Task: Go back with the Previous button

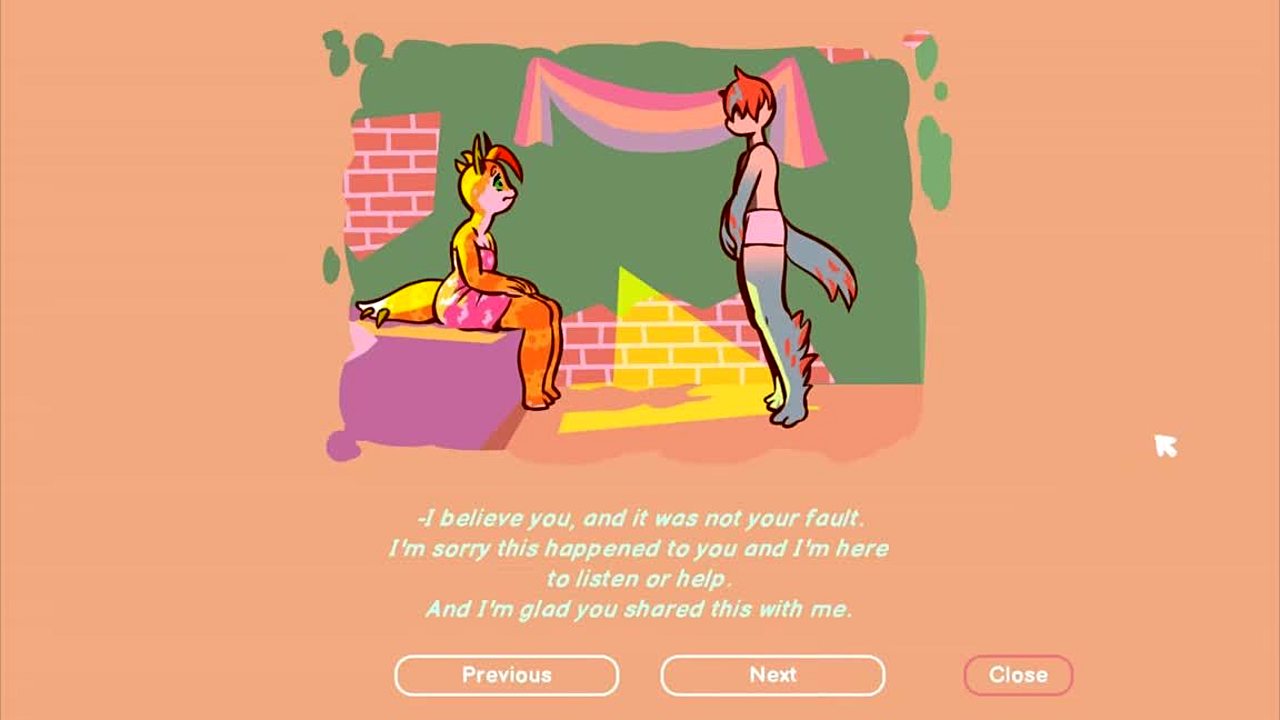Action: pyautogui.click(x=506, y=675)
